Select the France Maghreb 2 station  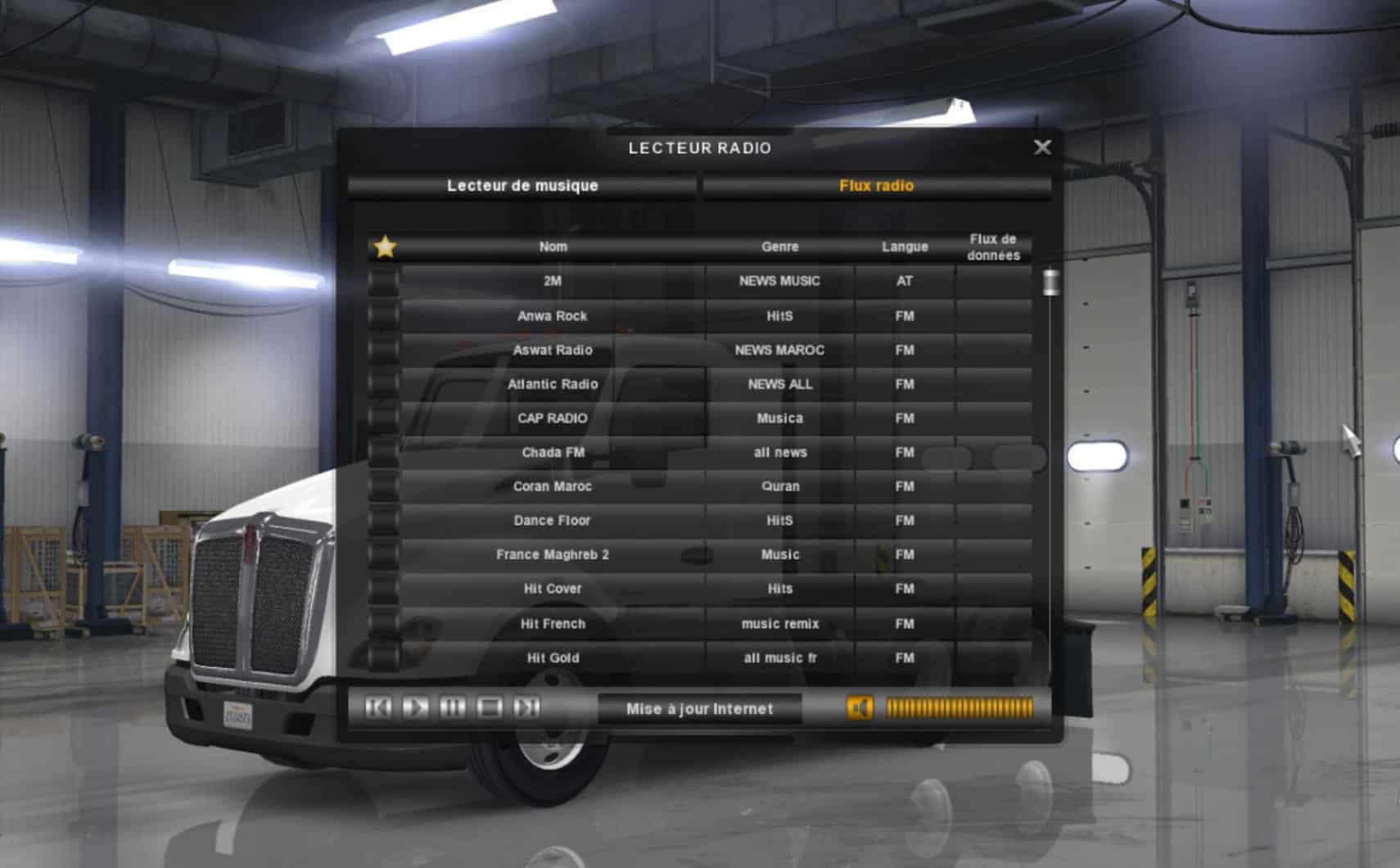(553, 555)
